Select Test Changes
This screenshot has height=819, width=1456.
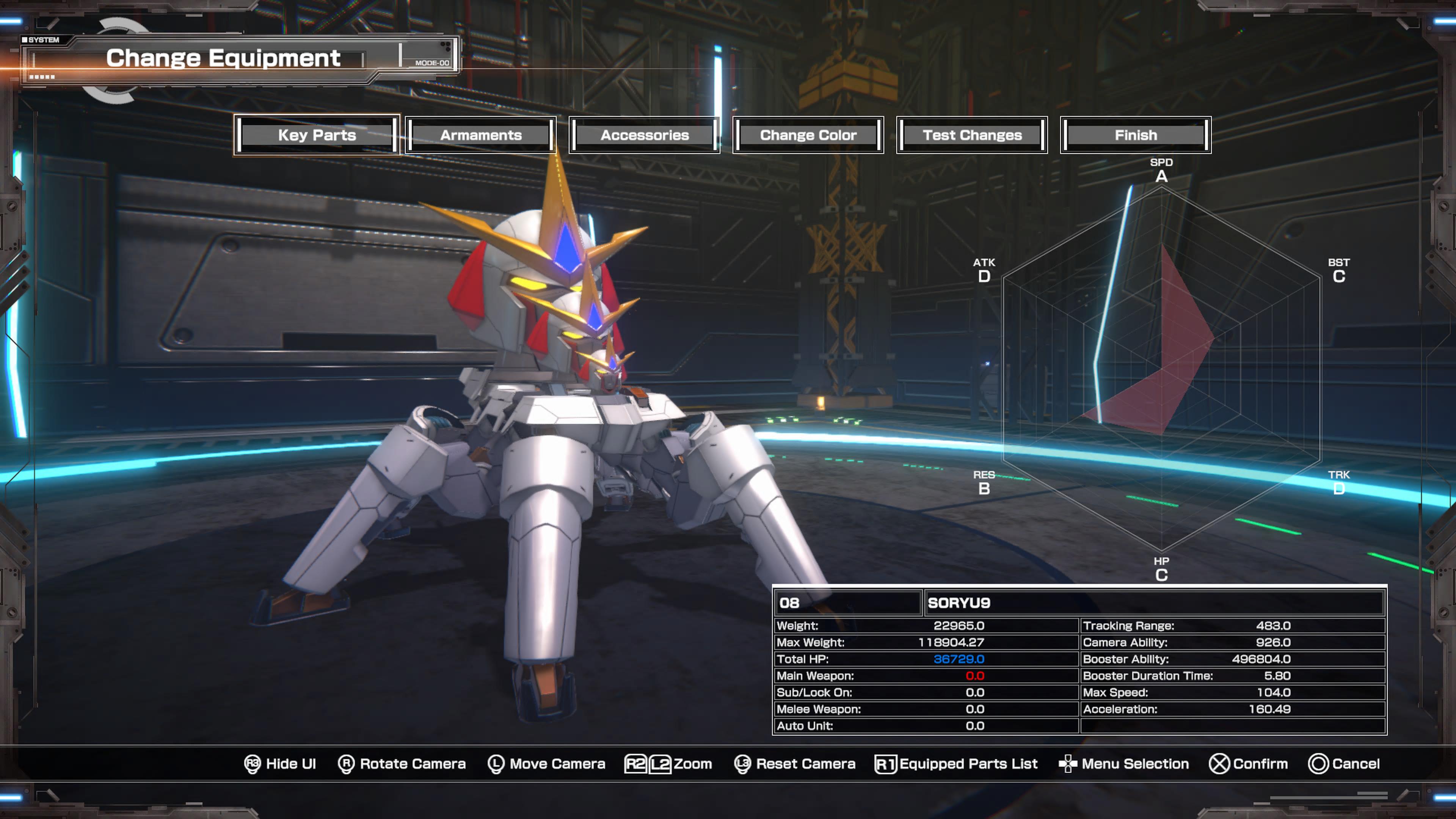click(972, 135)
